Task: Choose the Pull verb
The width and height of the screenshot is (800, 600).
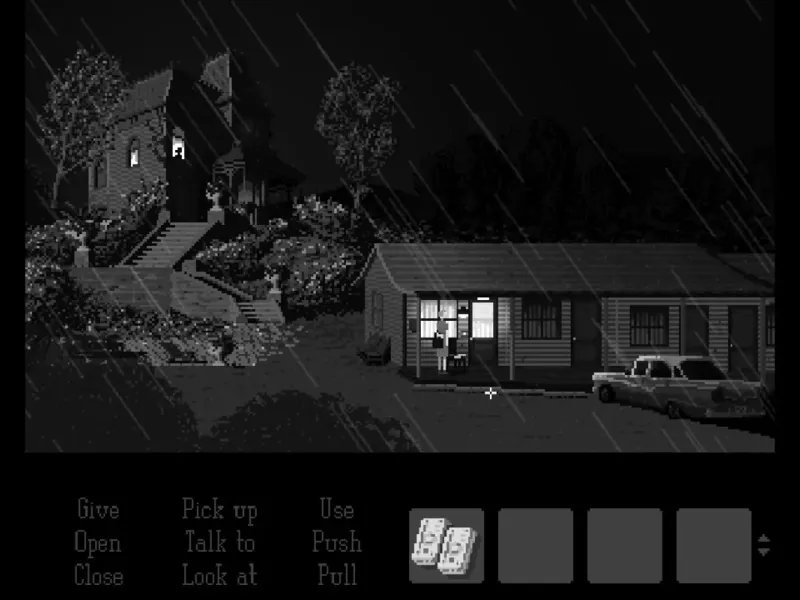Action: point(337,576)
